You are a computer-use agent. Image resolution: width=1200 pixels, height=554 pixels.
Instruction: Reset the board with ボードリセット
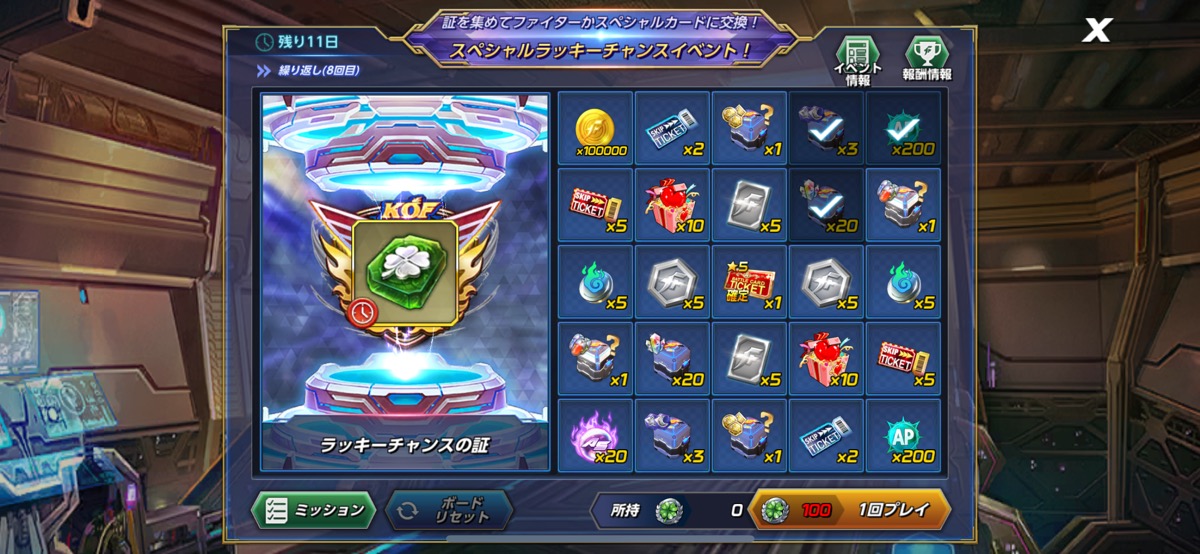(x=448, y=510)
